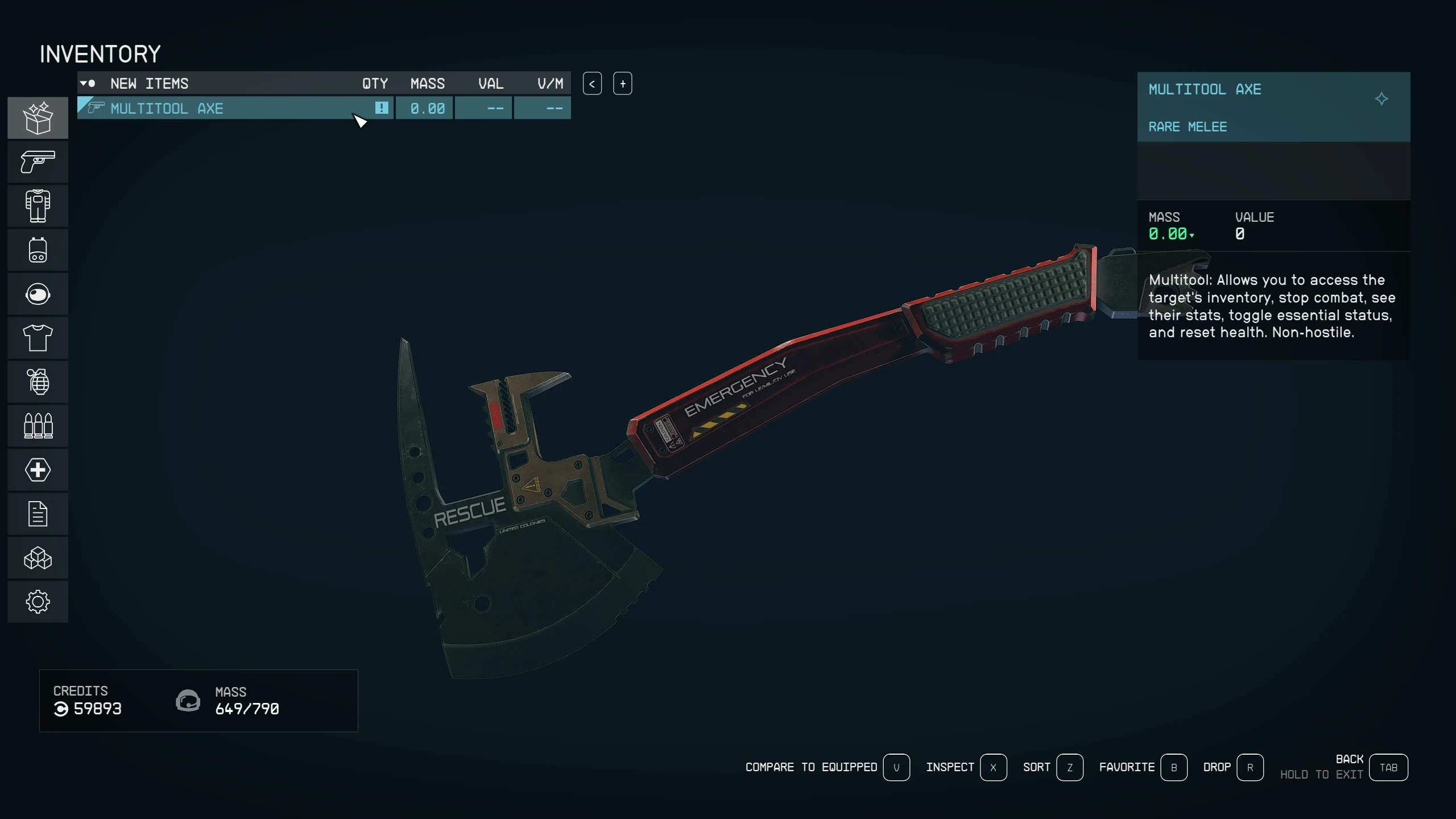
Task: Click the plus button beside column headers
Action: (x=623, y=84)
